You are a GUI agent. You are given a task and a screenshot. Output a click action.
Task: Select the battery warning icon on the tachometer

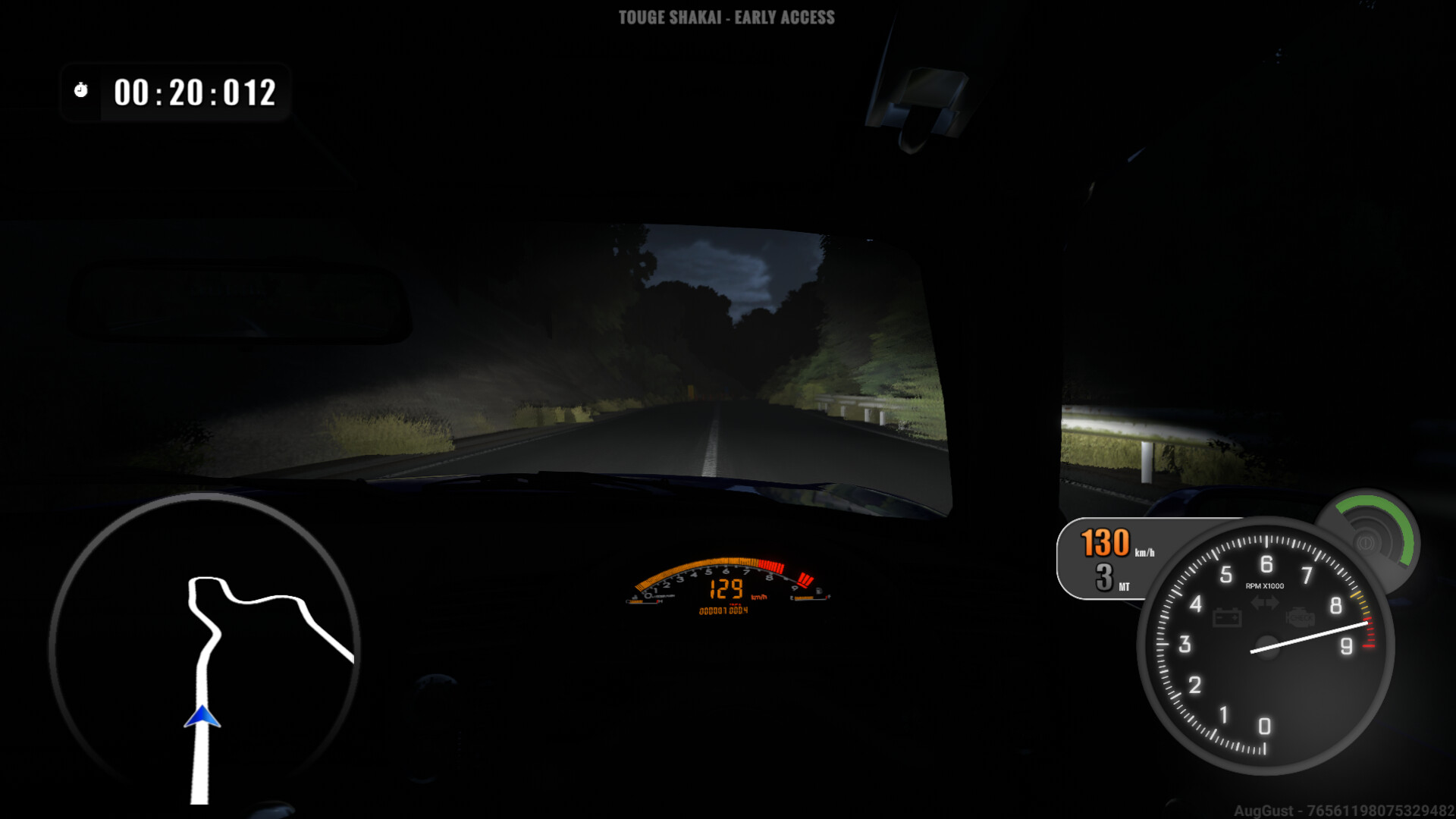[1227, 618]
